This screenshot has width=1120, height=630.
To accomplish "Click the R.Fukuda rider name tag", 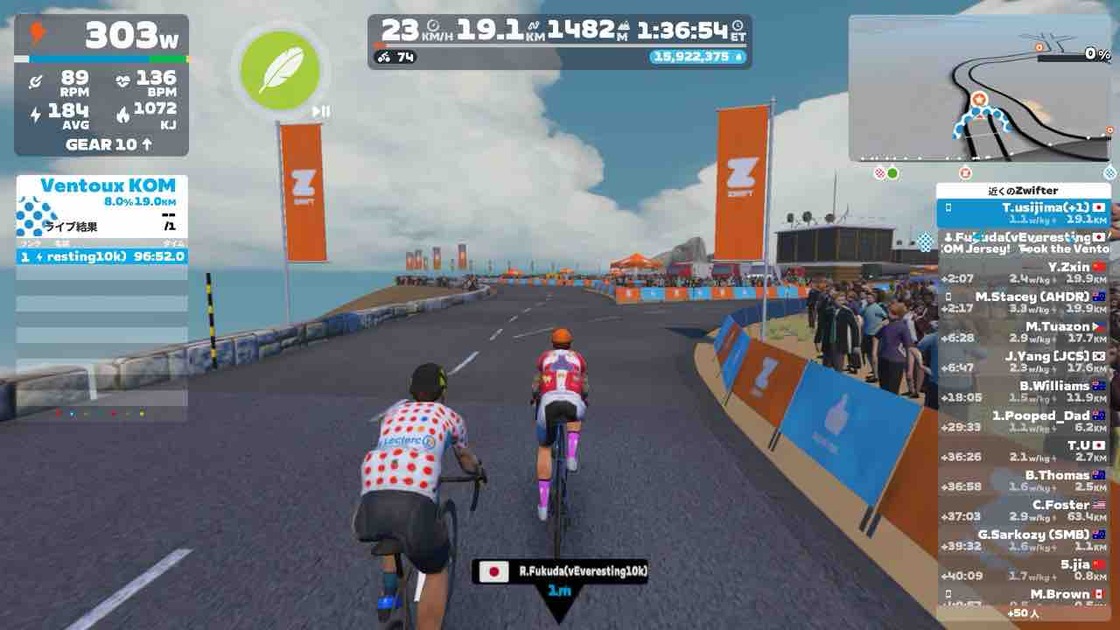I will coord(560,572).
